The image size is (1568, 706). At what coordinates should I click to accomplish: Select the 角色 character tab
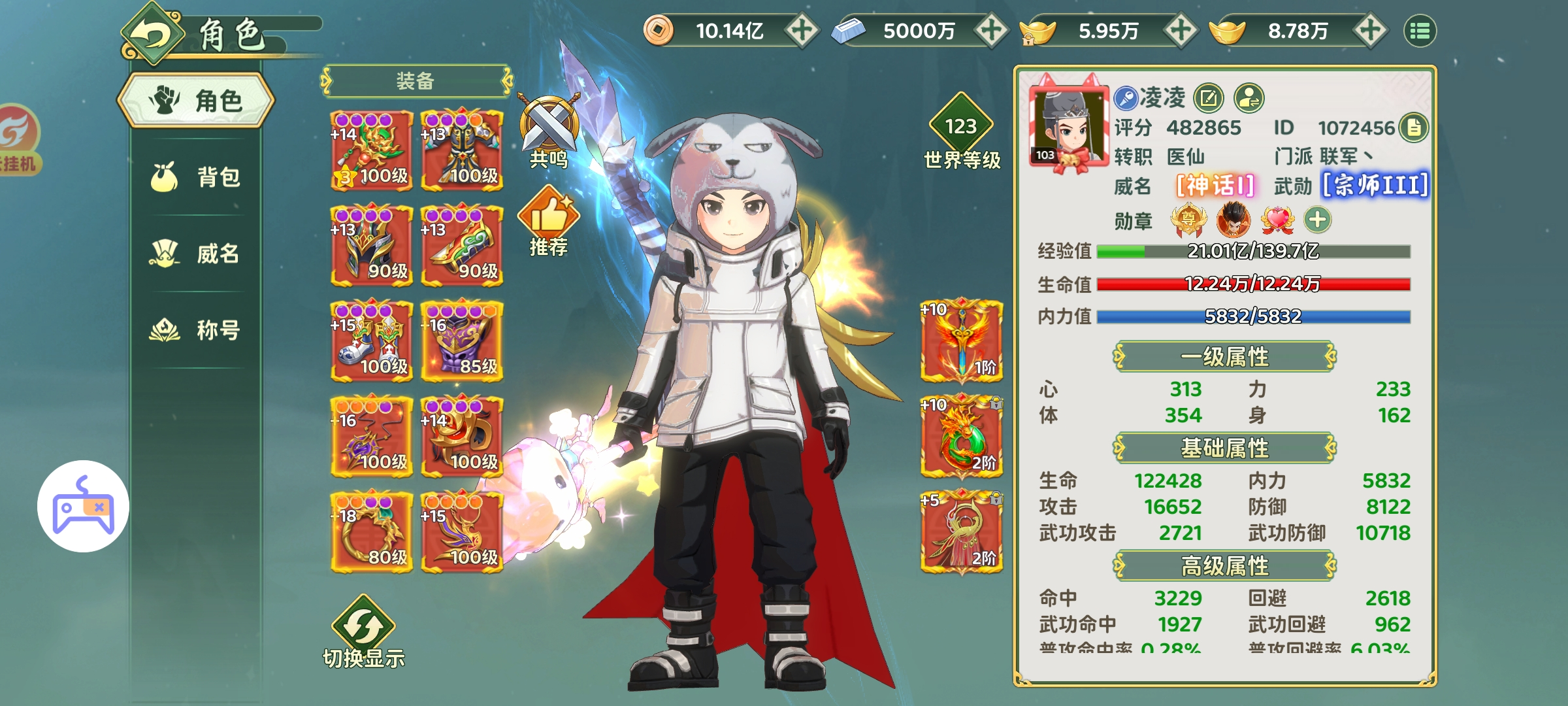pyautogui.click(x=196, y=101)
